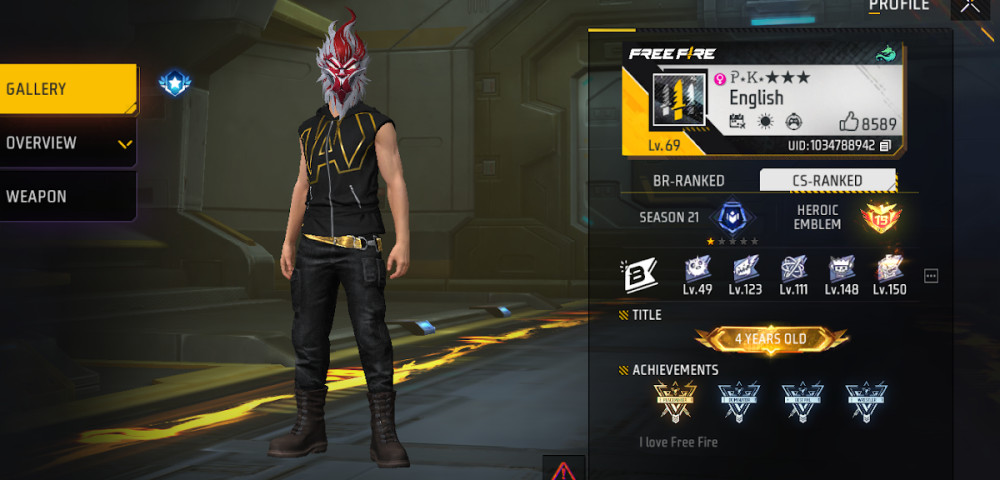Click the red warning triangle icon
Screen dimensions: 1000x480
564,469
